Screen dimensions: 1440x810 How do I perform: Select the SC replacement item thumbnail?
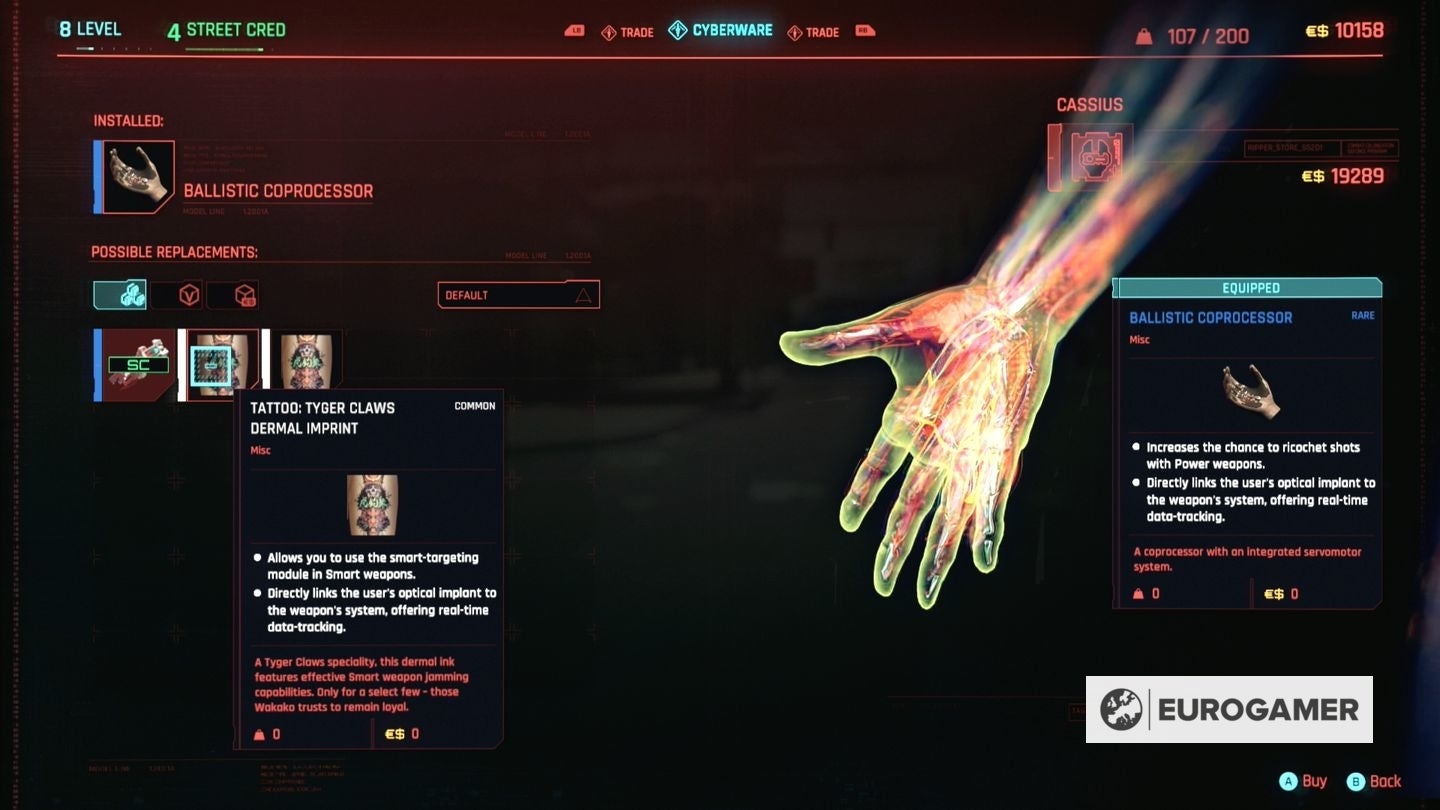139,364
